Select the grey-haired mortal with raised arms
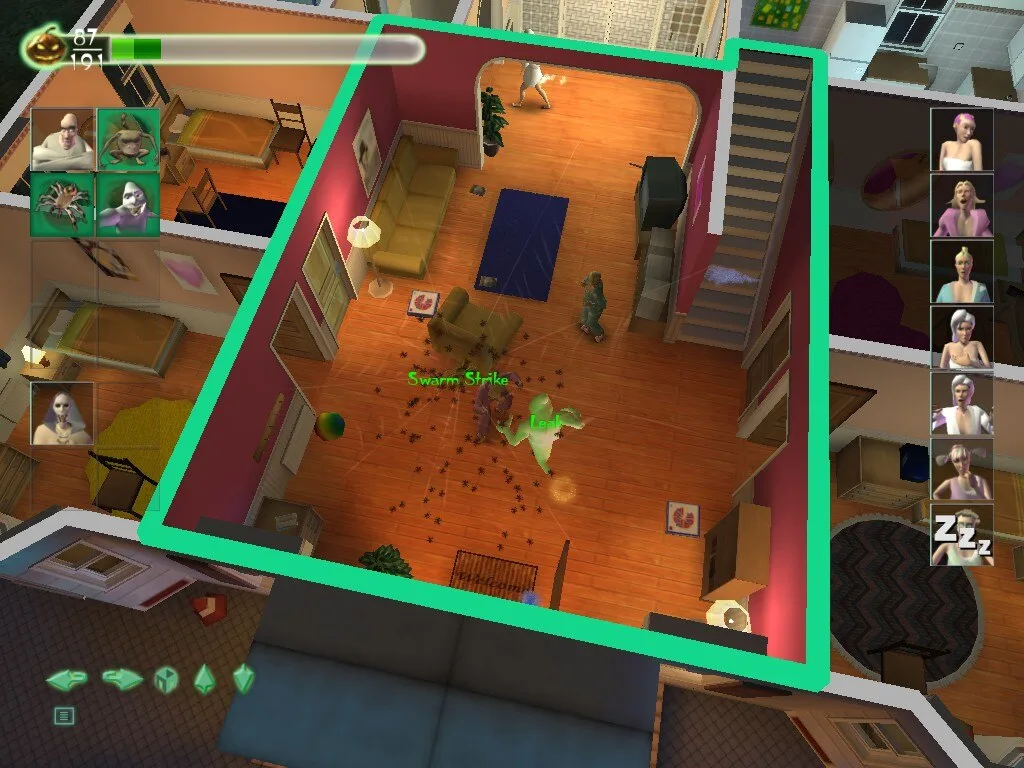Screen dimensions: 1024x768 962,404
